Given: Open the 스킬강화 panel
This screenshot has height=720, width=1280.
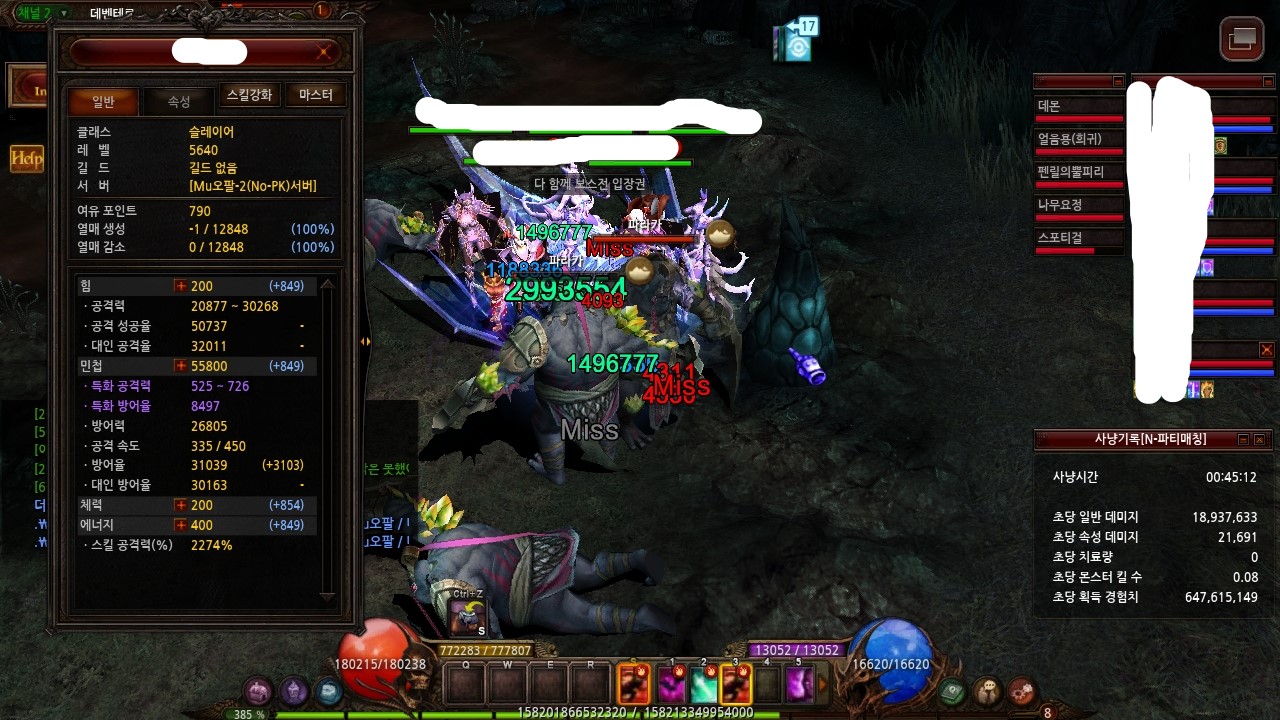Looking at the screenshot, I should (249, 95).
